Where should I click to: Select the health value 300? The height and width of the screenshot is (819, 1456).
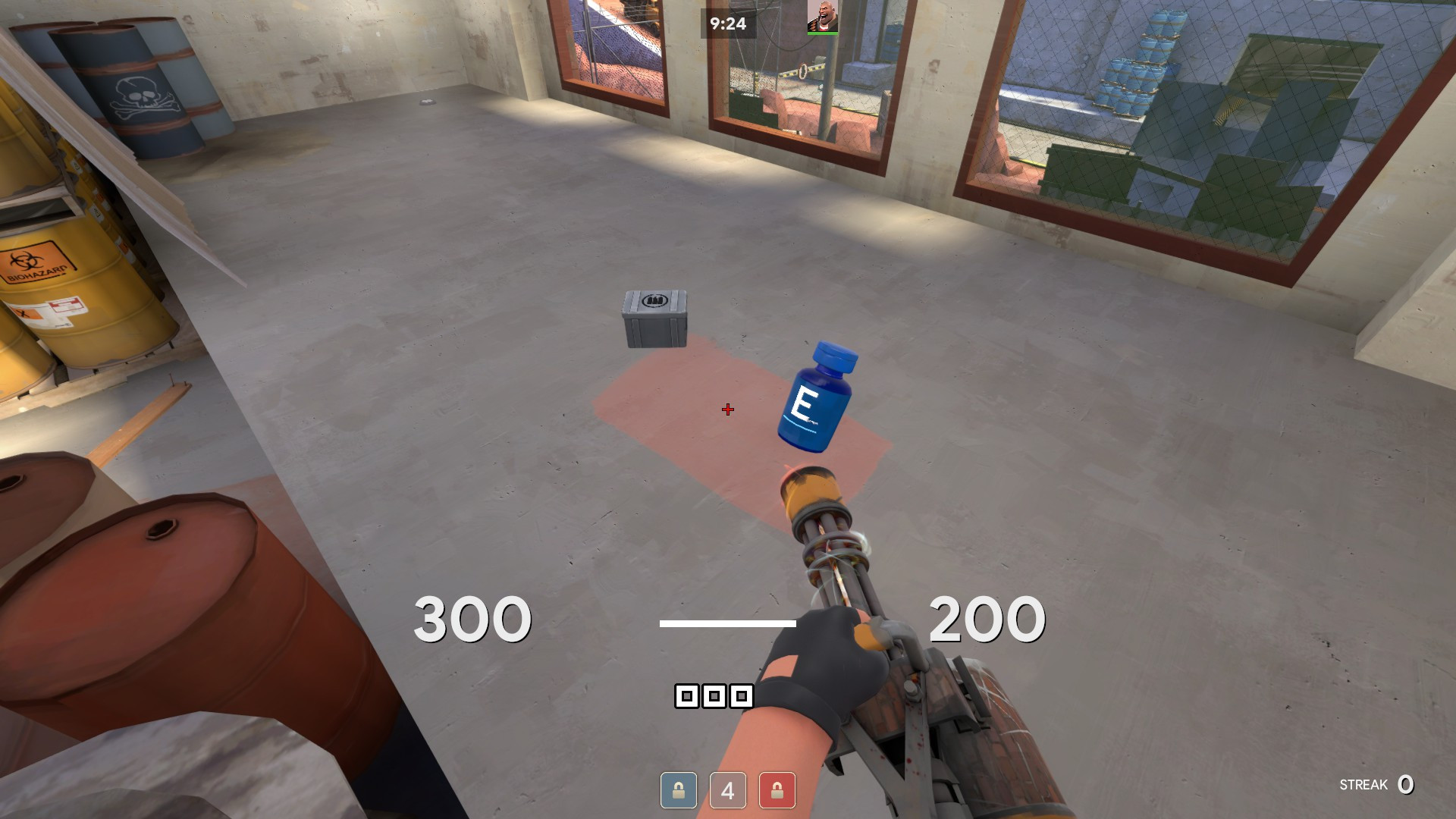(x=472, y=620)
